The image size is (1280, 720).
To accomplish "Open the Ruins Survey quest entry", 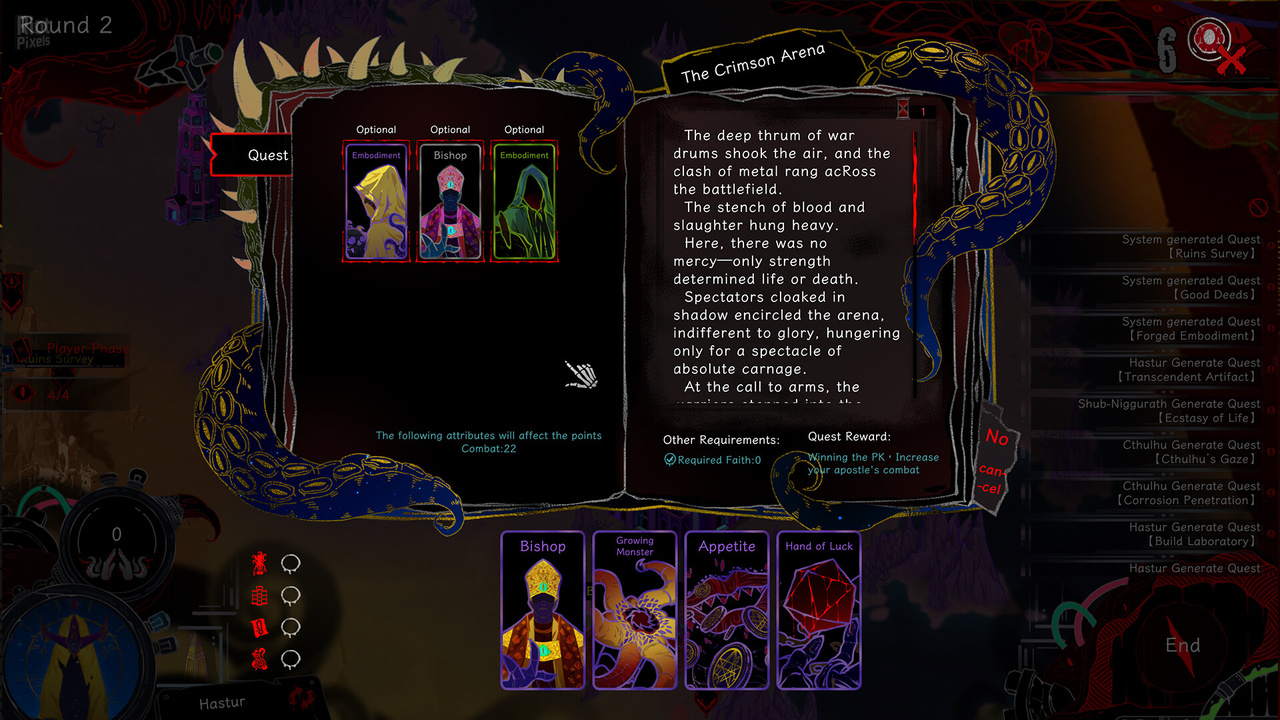I will (1191, 247).
